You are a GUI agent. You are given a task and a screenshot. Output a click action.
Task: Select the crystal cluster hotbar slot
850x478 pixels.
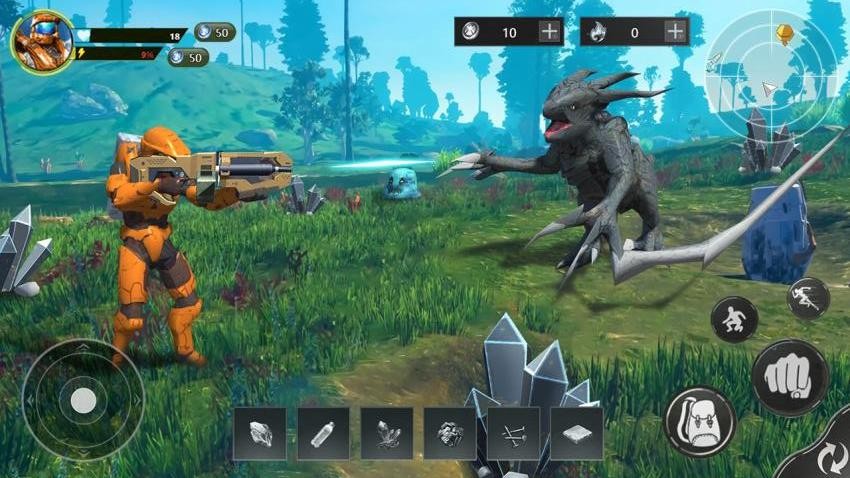pyautogui.click(x=386, y=433)
